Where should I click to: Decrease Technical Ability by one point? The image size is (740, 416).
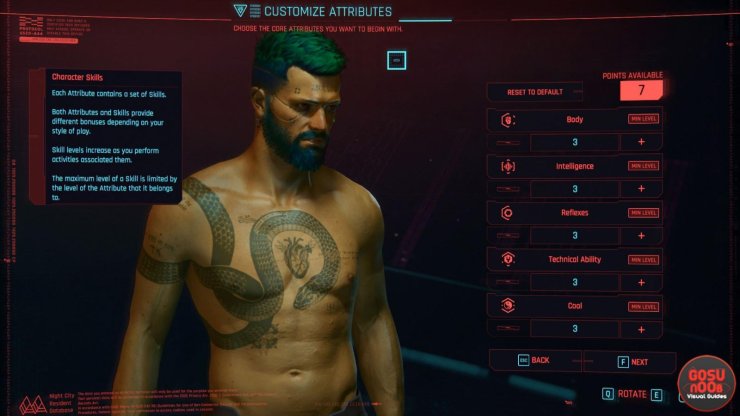pyautogui.click(x=508, y=282)
